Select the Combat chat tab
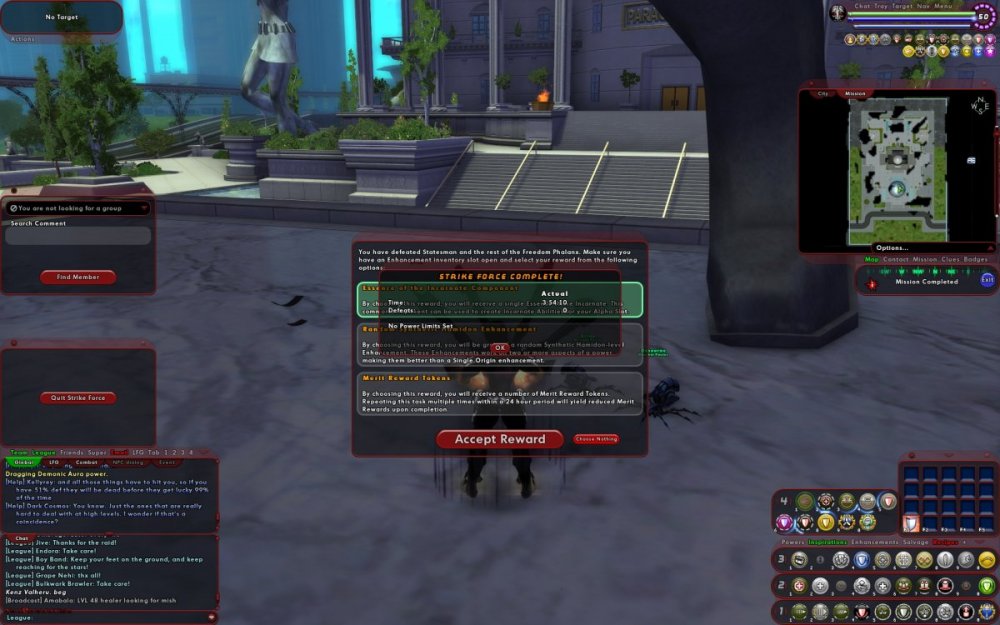The image size is (1000, 625). click(87, 463)
